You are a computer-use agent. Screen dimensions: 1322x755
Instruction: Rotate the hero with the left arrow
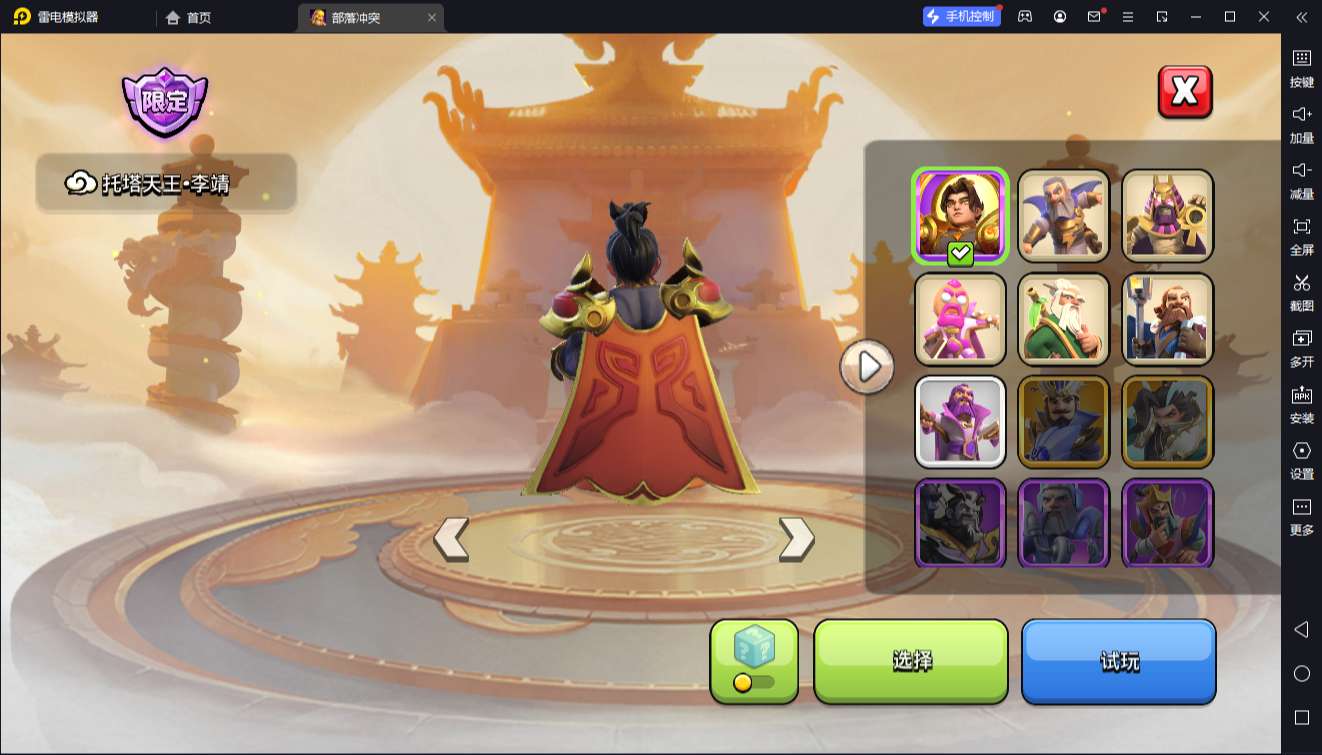451,539
